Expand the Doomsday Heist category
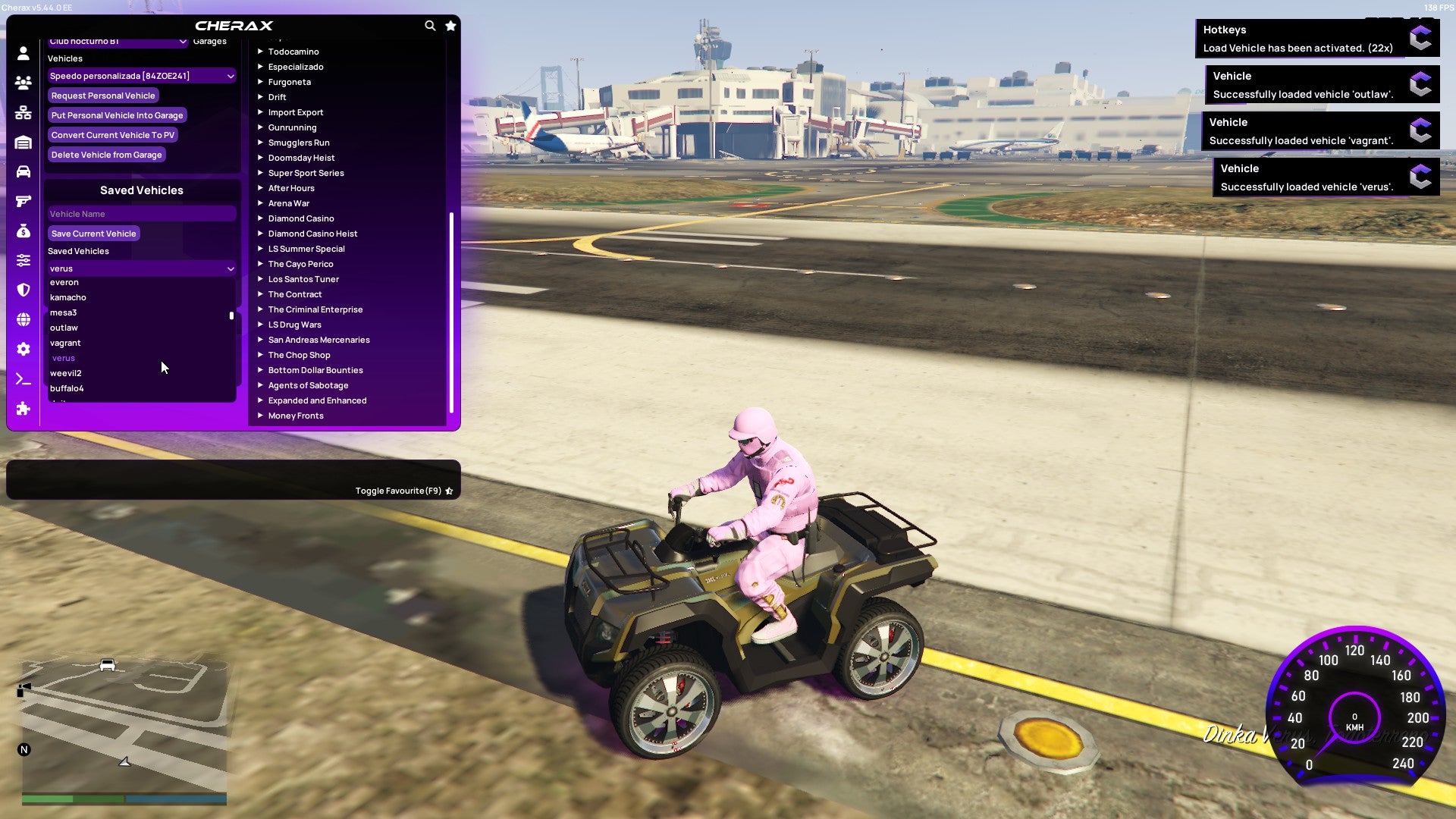This screenshot has height=819, width=1456. coord(300,158)
